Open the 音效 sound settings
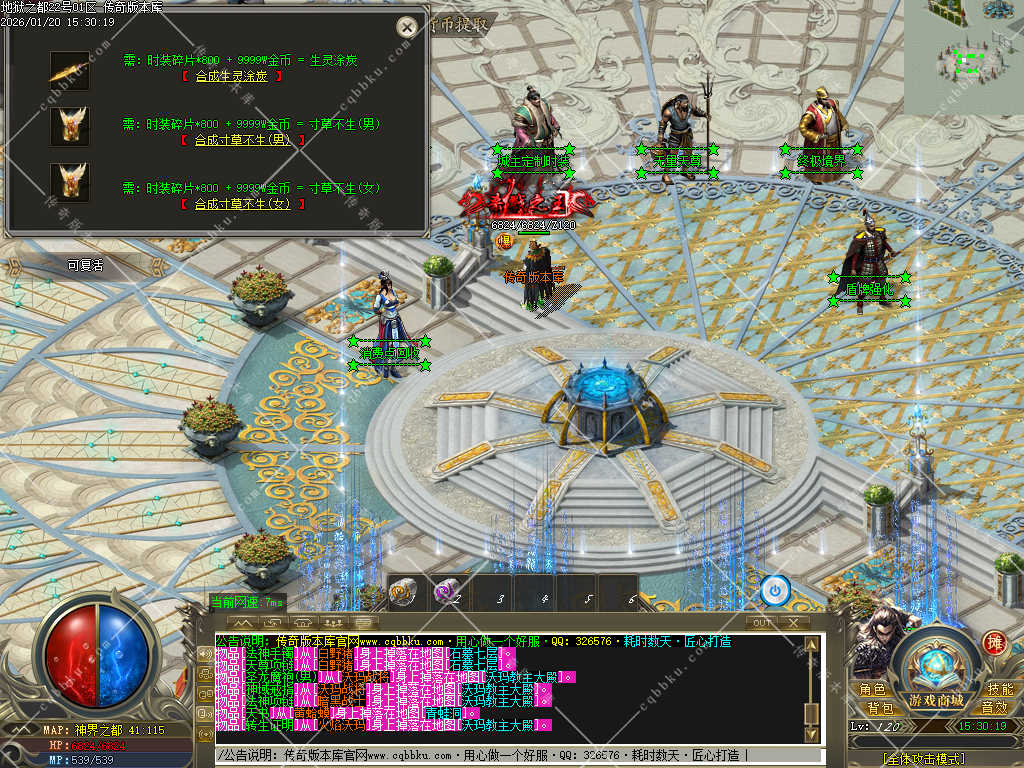 [x=994, y=708]
